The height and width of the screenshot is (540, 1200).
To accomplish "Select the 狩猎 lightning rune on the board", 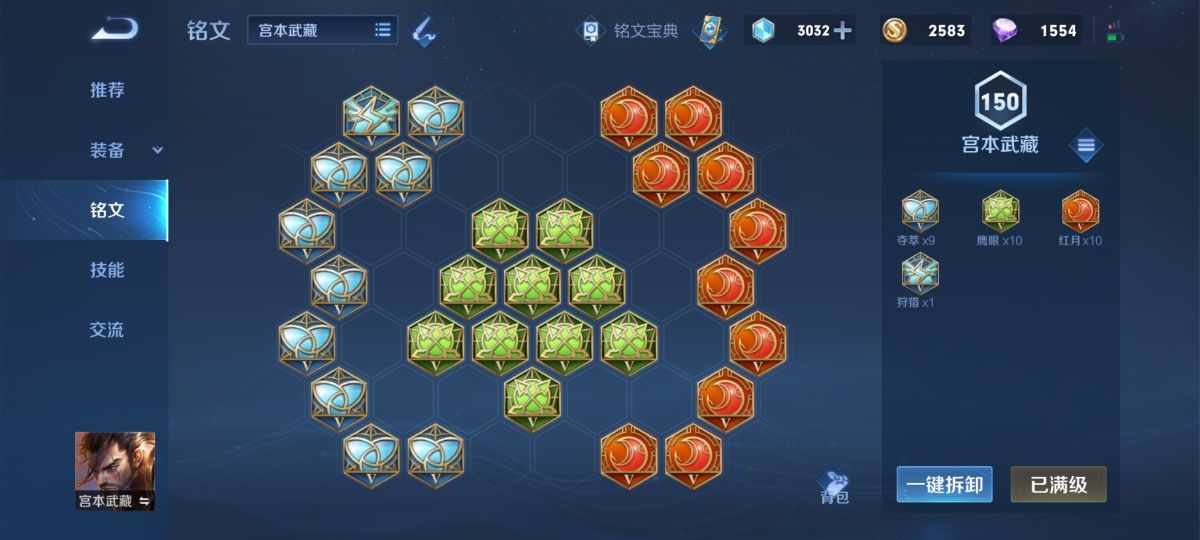I will pos(371,115).
